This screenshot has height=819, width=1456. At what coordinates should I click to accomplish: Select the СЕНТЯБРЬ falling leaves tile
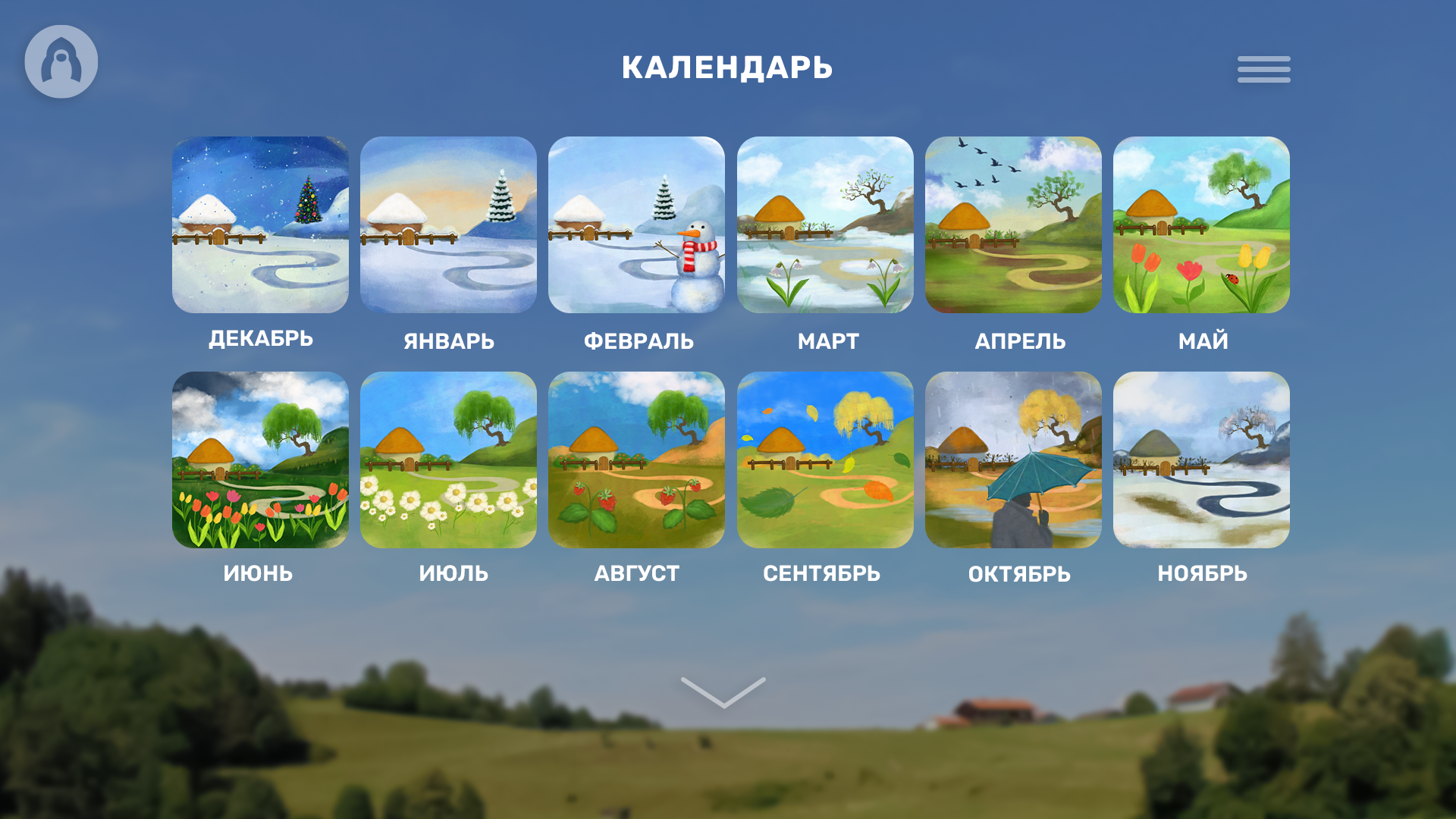coord(825,460)
